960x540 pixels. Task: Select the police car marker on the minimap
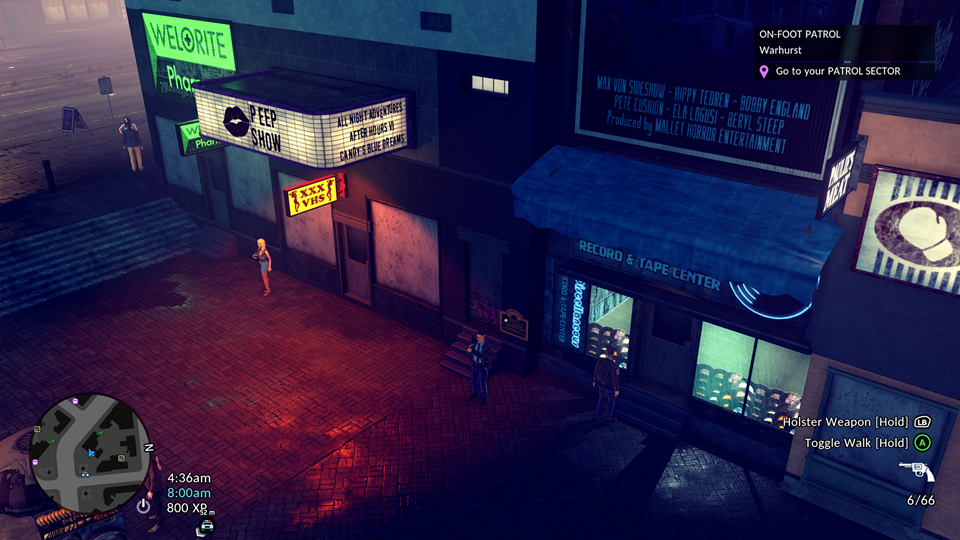tap(86, 473)
